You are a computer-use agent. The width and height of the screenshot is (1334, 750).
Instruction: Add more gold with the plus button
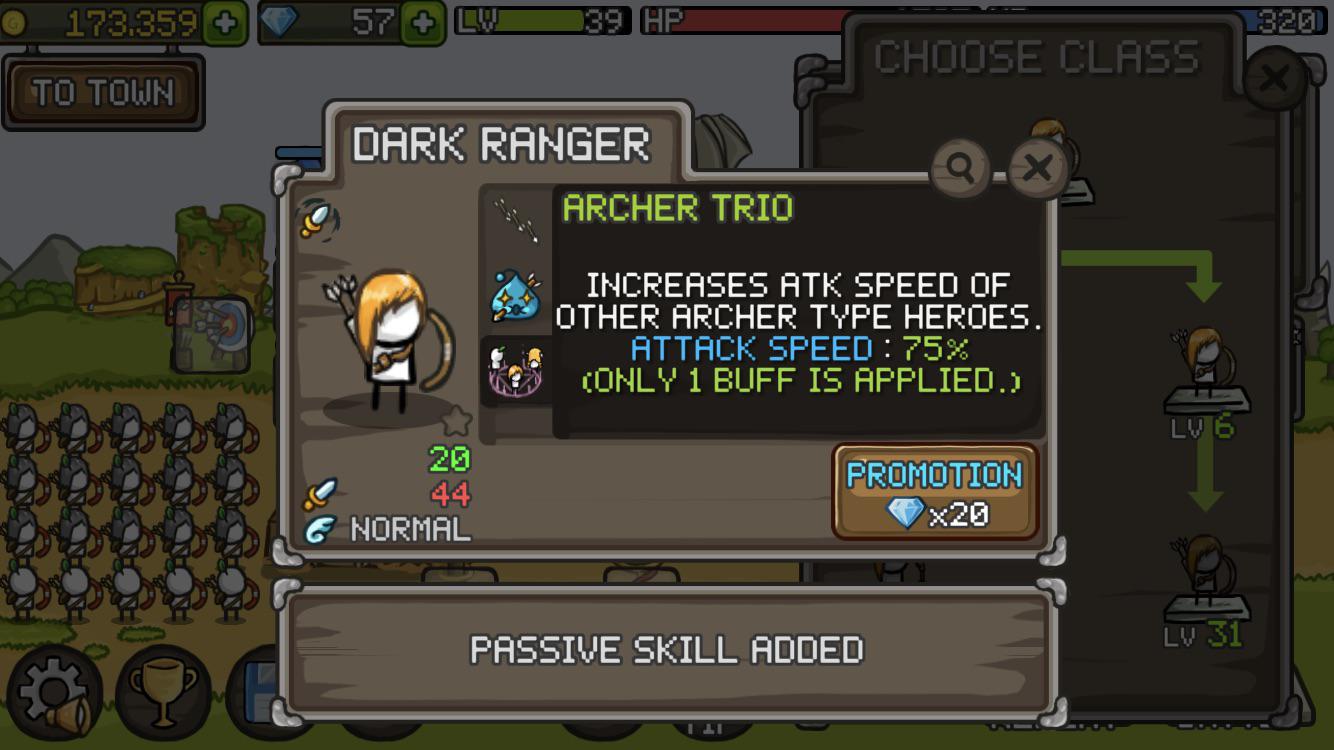[x=225, y=23]
